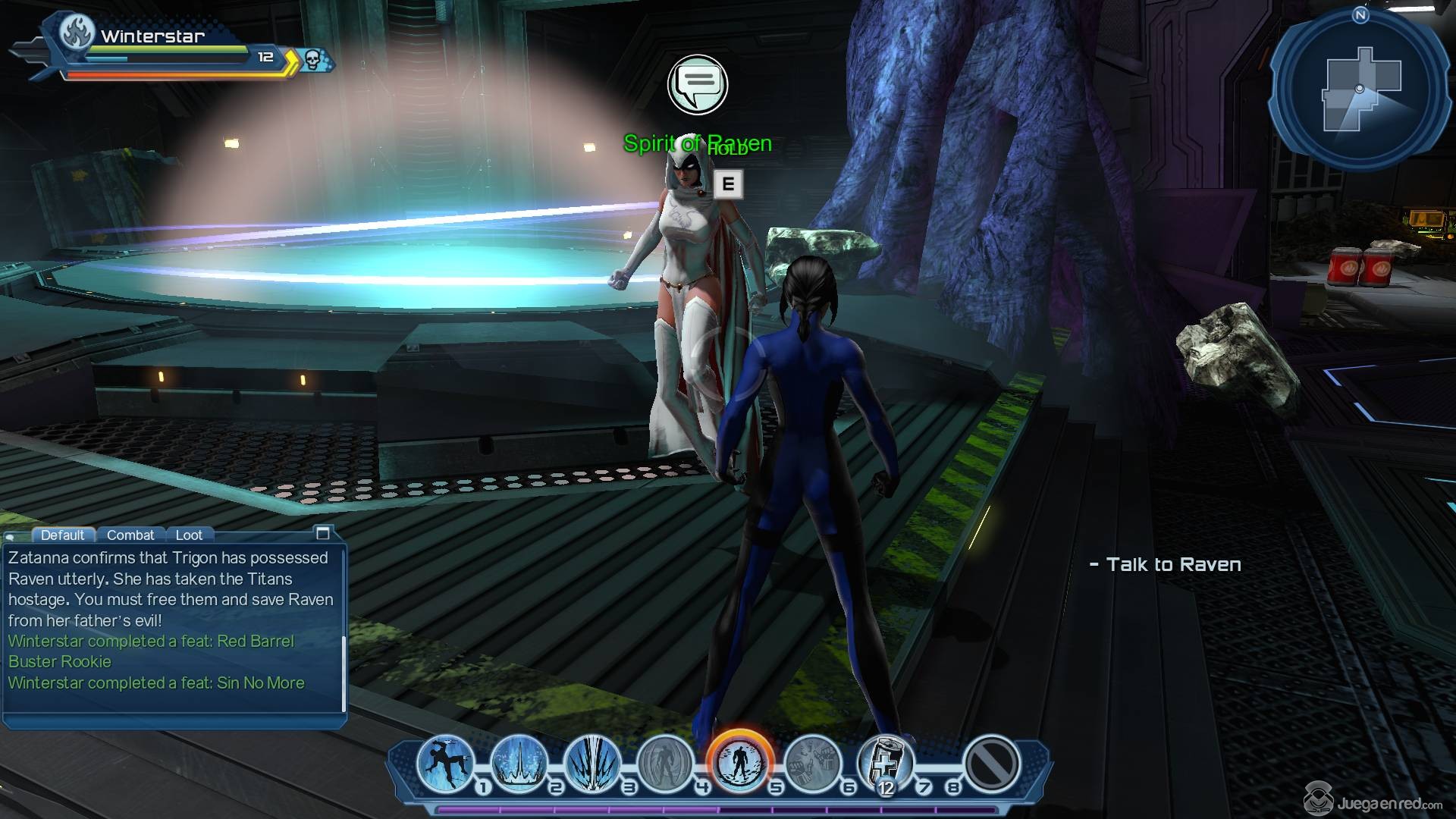The height and width of the screenshot is (819, 1456).
Task: Switch to the Combat chat tab
Action: pyautogui.click(x=130, y=535)
